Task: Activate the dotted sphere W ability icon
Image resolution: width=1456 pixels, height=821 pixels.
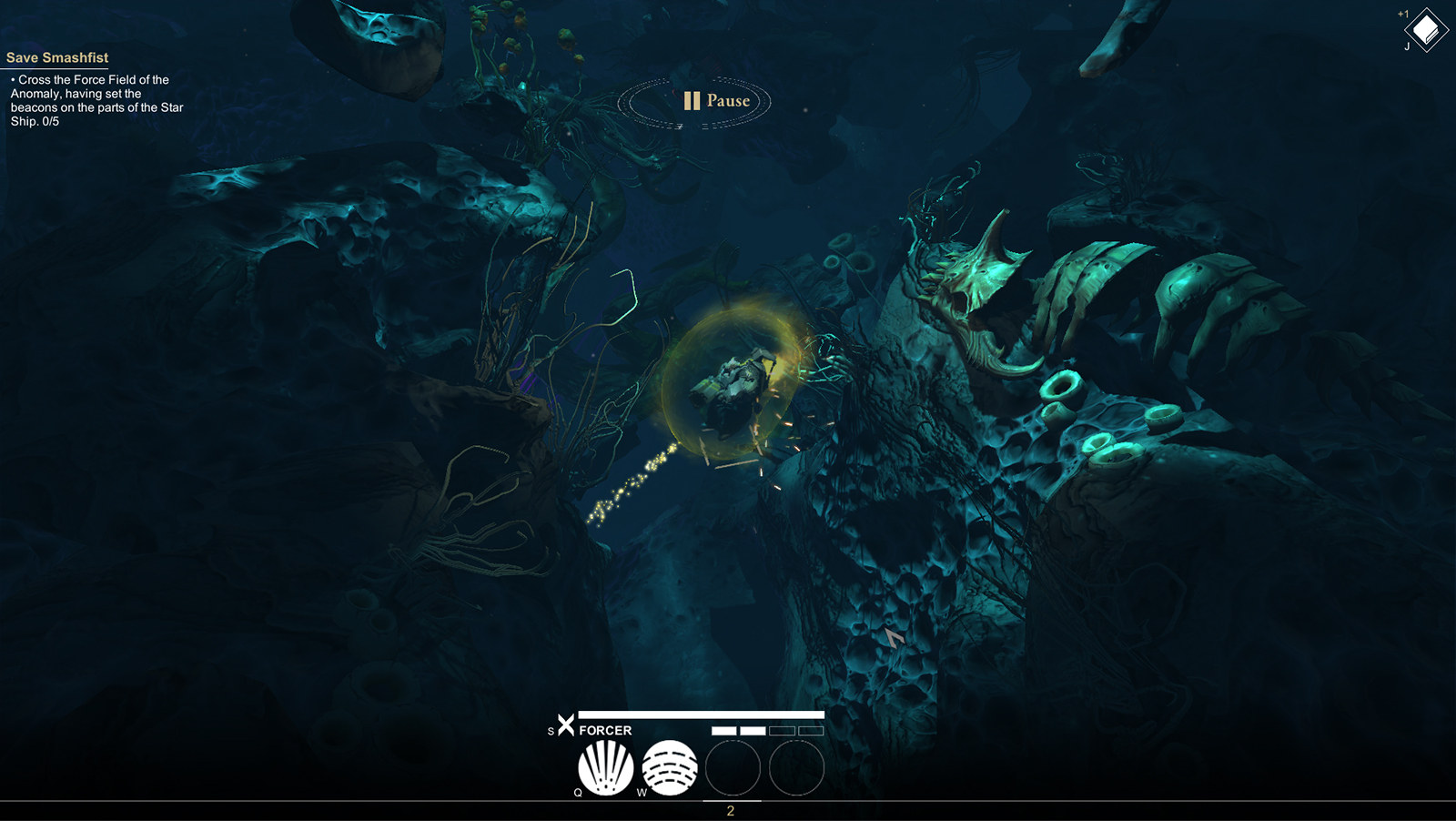Action: click(x=672, y=767)
